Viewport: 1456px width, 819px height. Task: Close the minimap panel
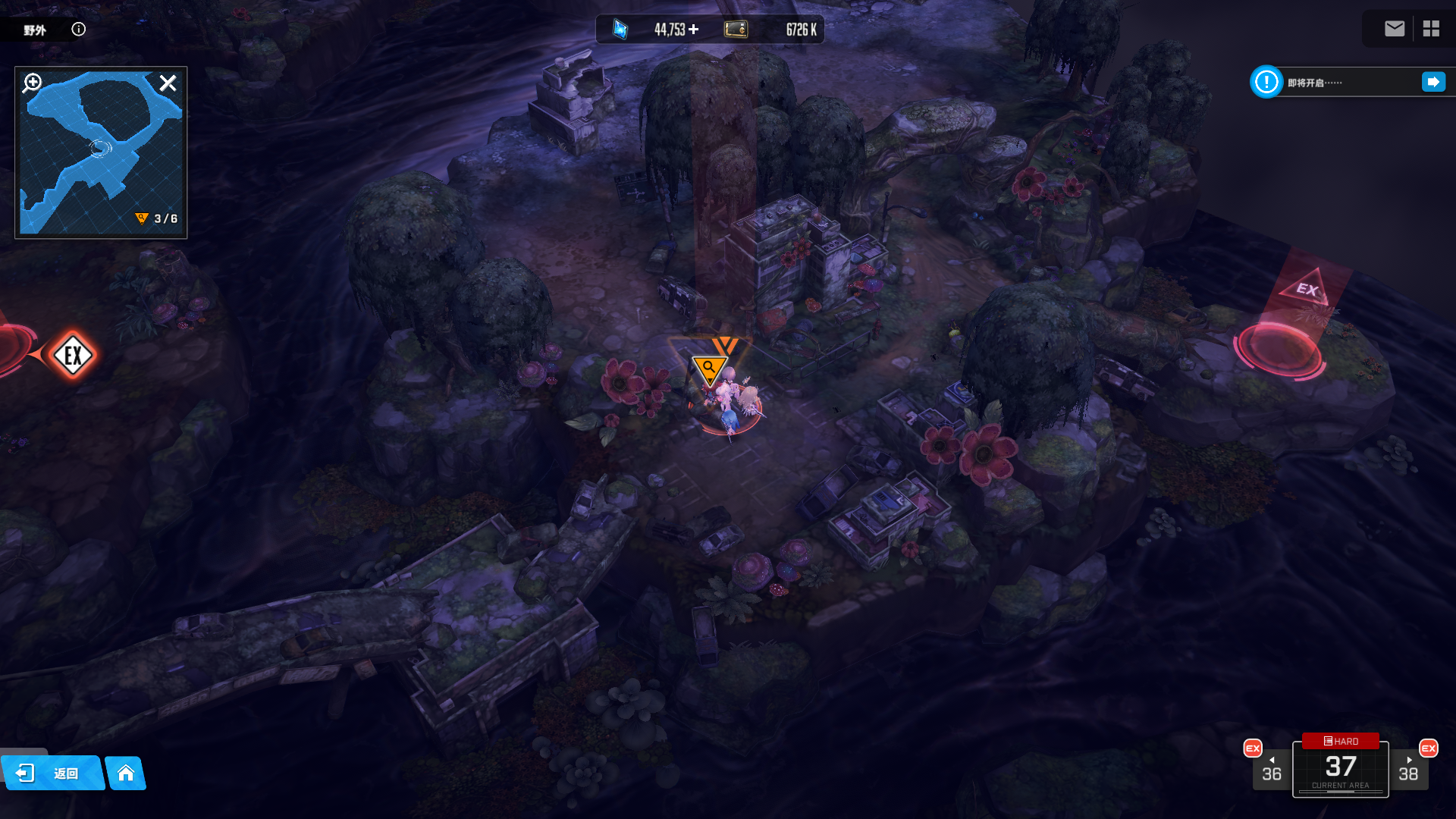point(168,83)
